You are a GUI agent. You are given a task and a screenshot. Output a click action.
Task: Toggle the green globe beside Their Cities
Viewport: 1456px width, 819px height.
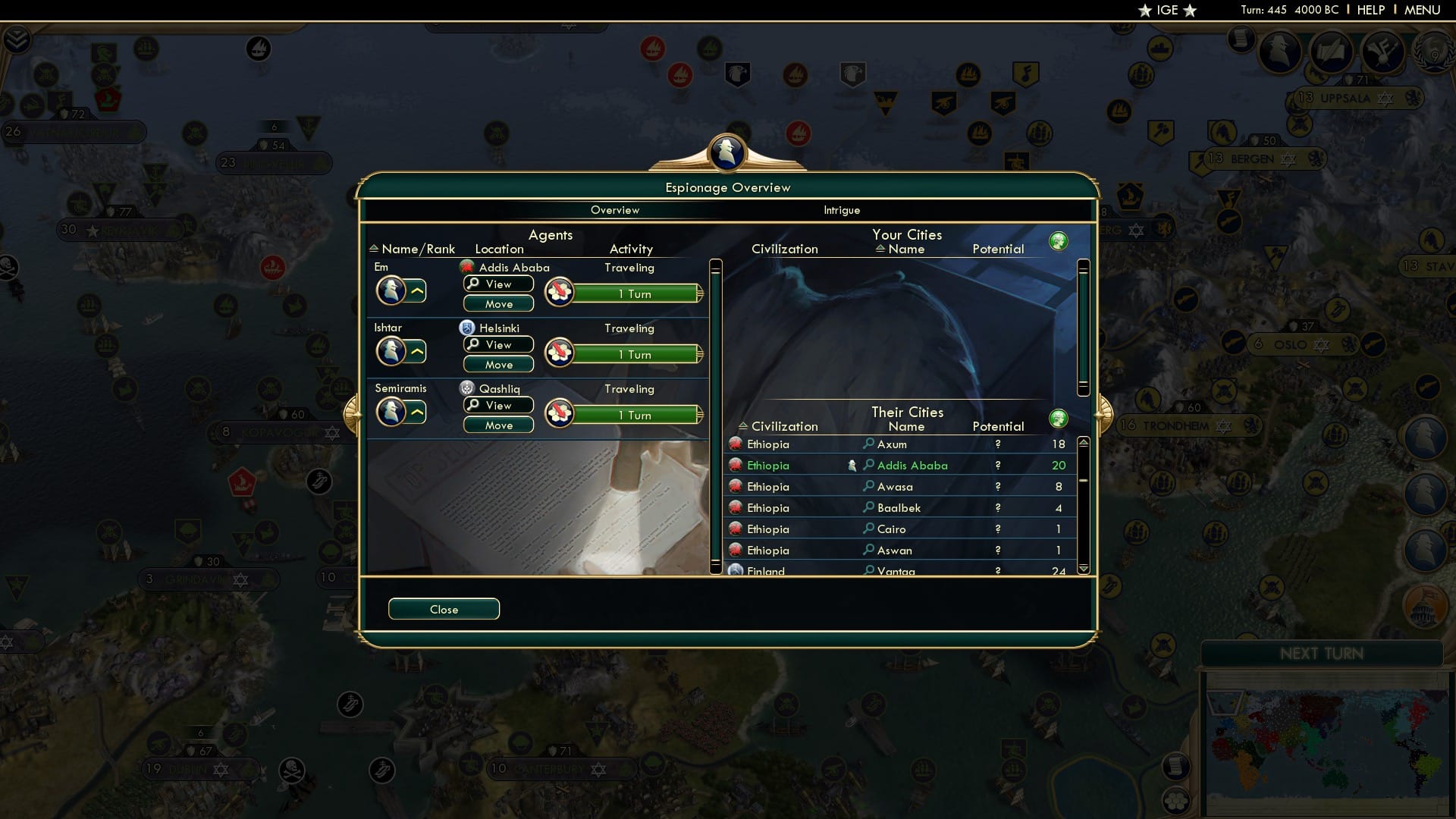1059,418
